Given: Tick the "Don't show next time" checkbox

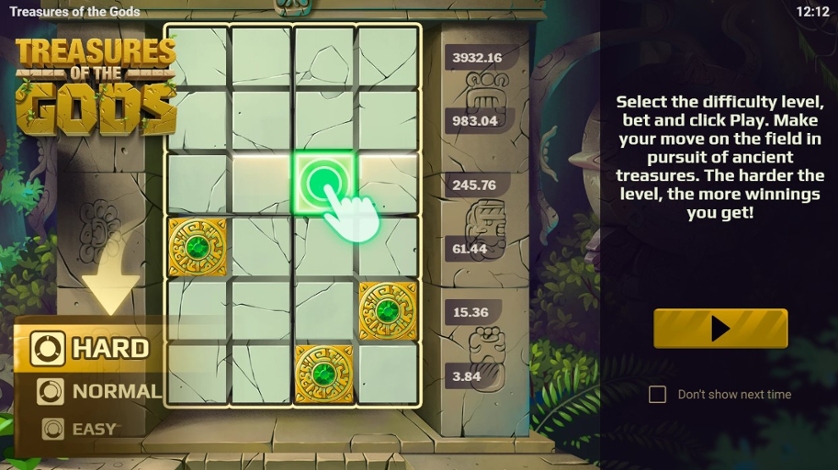Looking at the screenshot, I should pyautogui.click(x=657, y=395).
